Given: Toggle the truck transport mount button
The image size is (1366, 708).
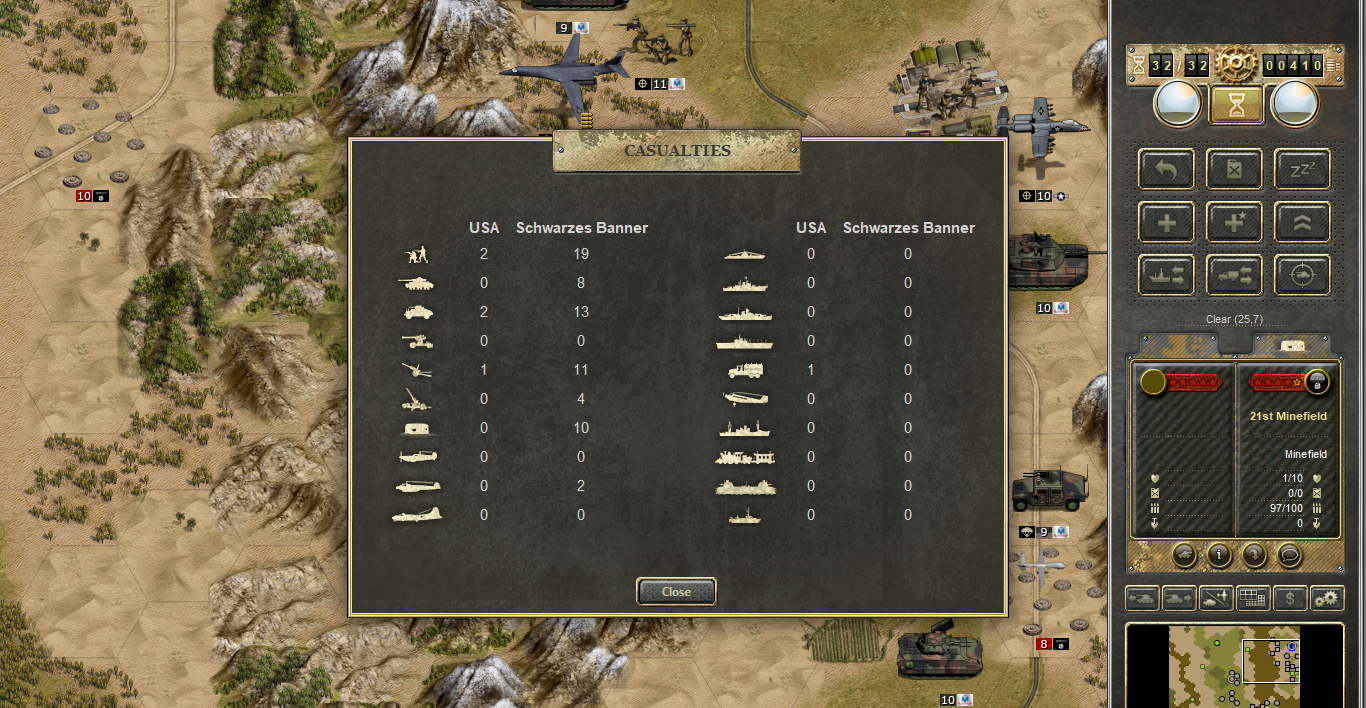Looking at the screenshot, I should point(1235,275).
